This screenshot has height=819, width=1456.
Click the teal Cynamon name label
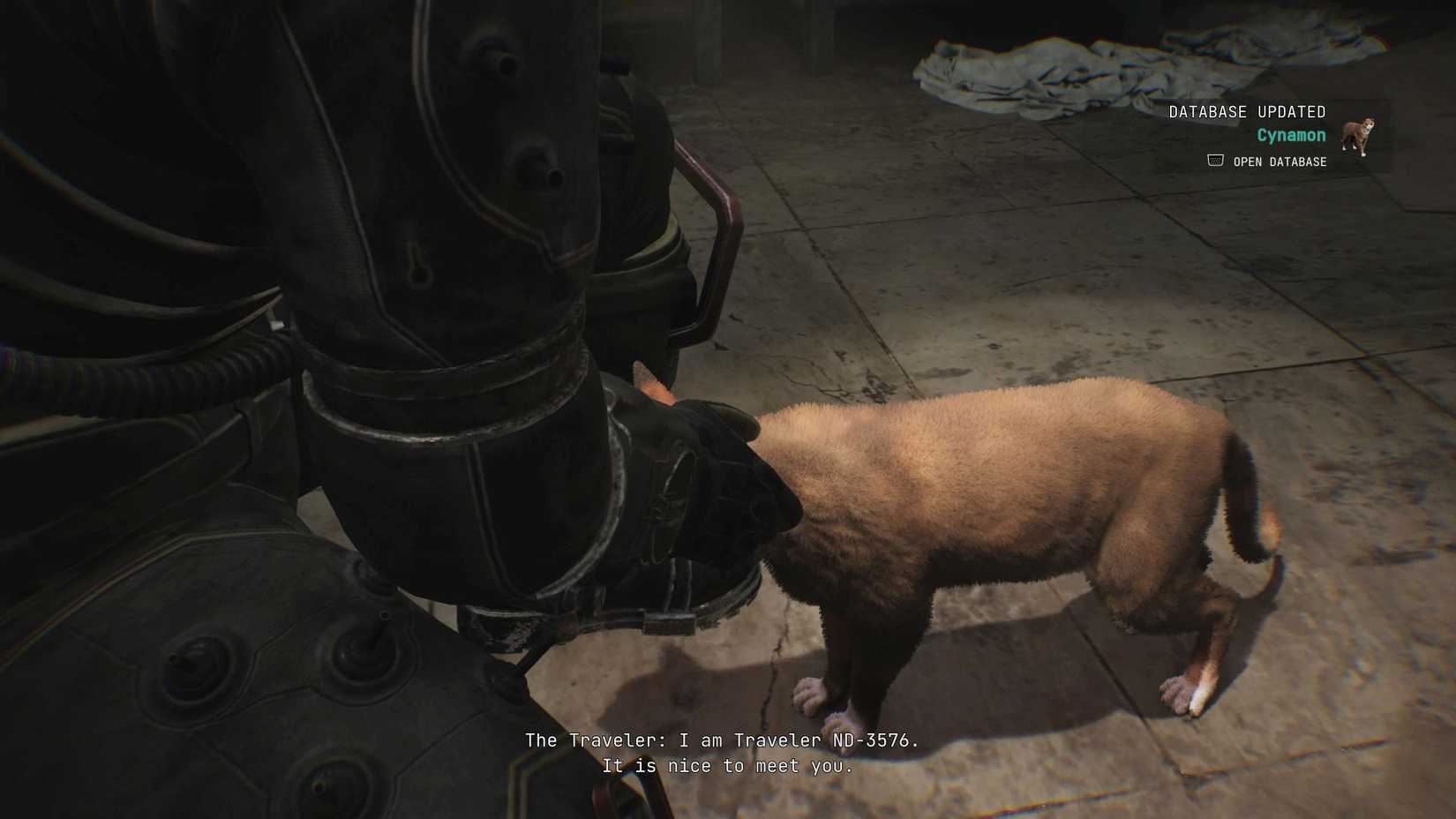1291,135
